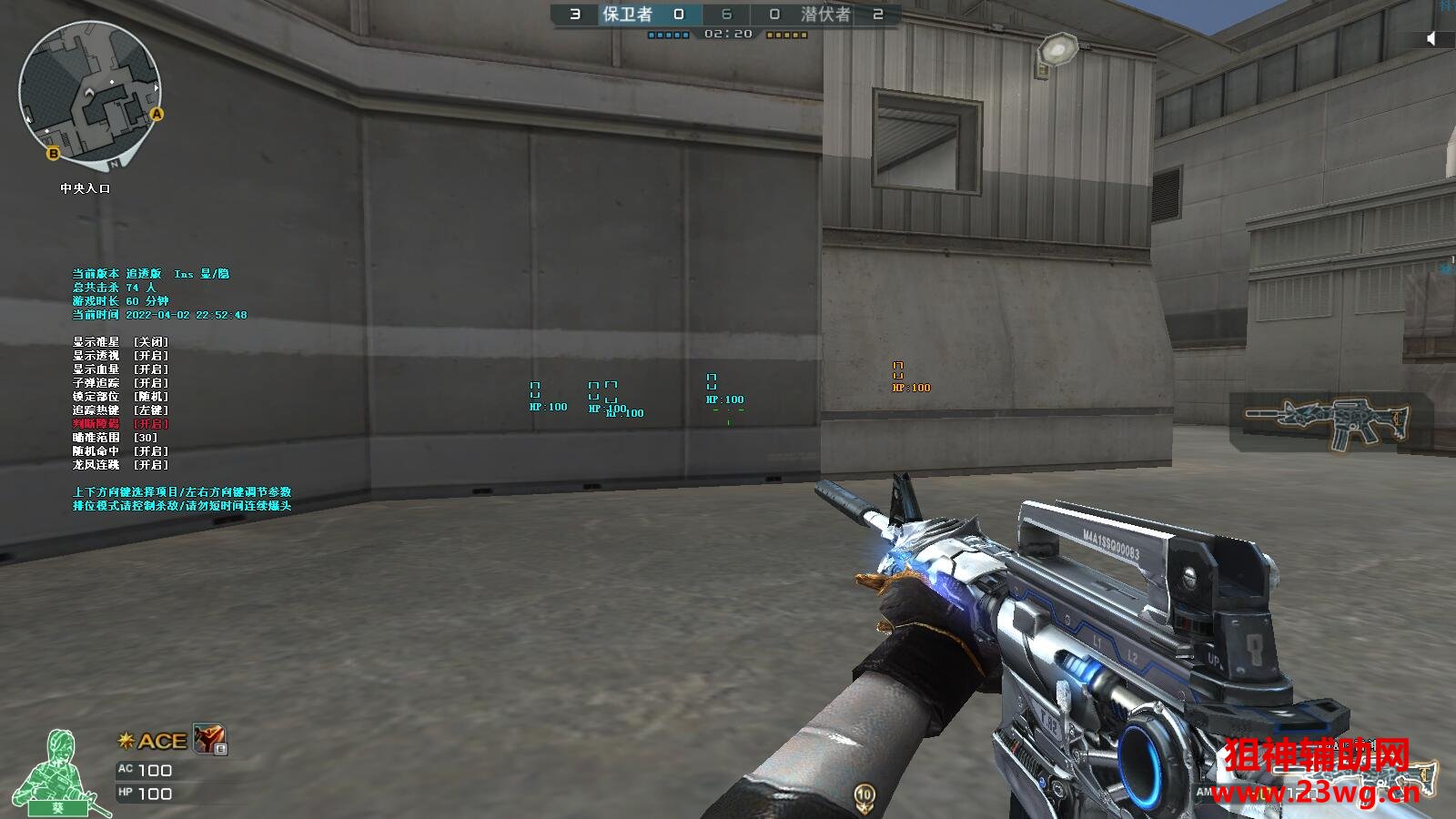This screenshot has height=819, width=1456.
Task: Activate the kick skill icon beside ACE
Action: click(209, 740)
